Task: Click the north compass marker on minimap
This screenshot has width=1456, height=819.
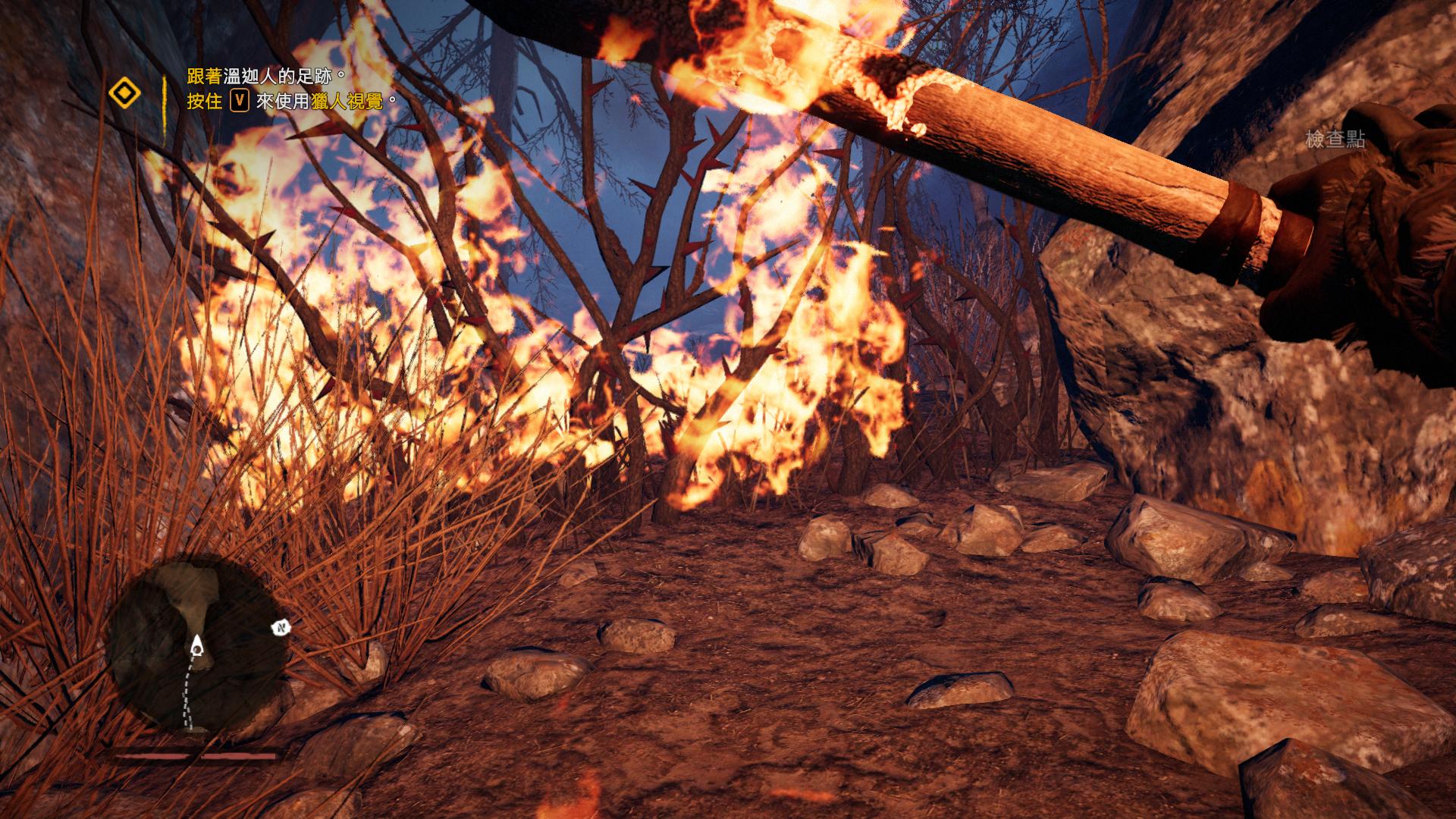Action: (281, 628)
